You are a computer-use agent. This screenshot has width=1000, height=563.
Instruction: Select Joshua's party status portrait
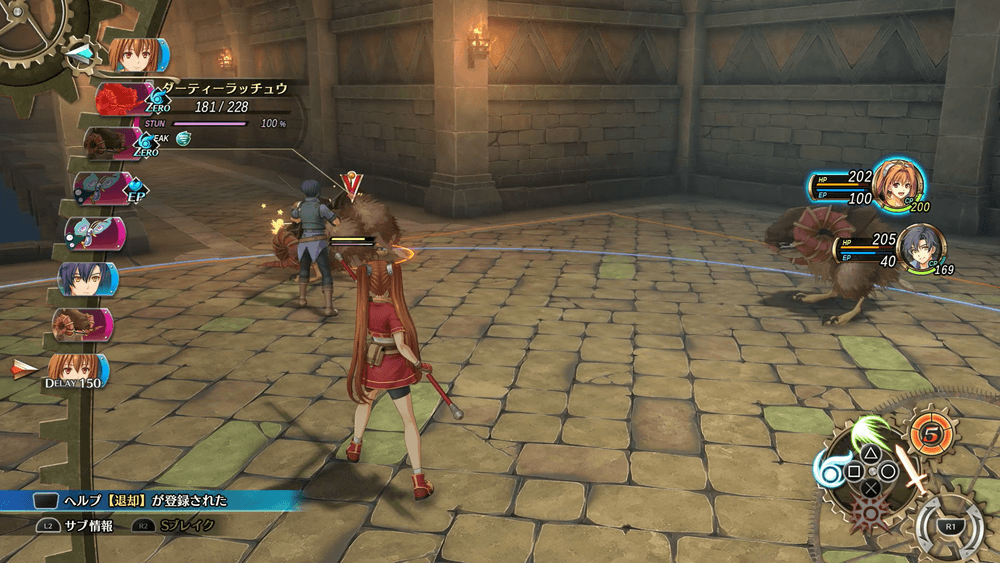[921, 250]
